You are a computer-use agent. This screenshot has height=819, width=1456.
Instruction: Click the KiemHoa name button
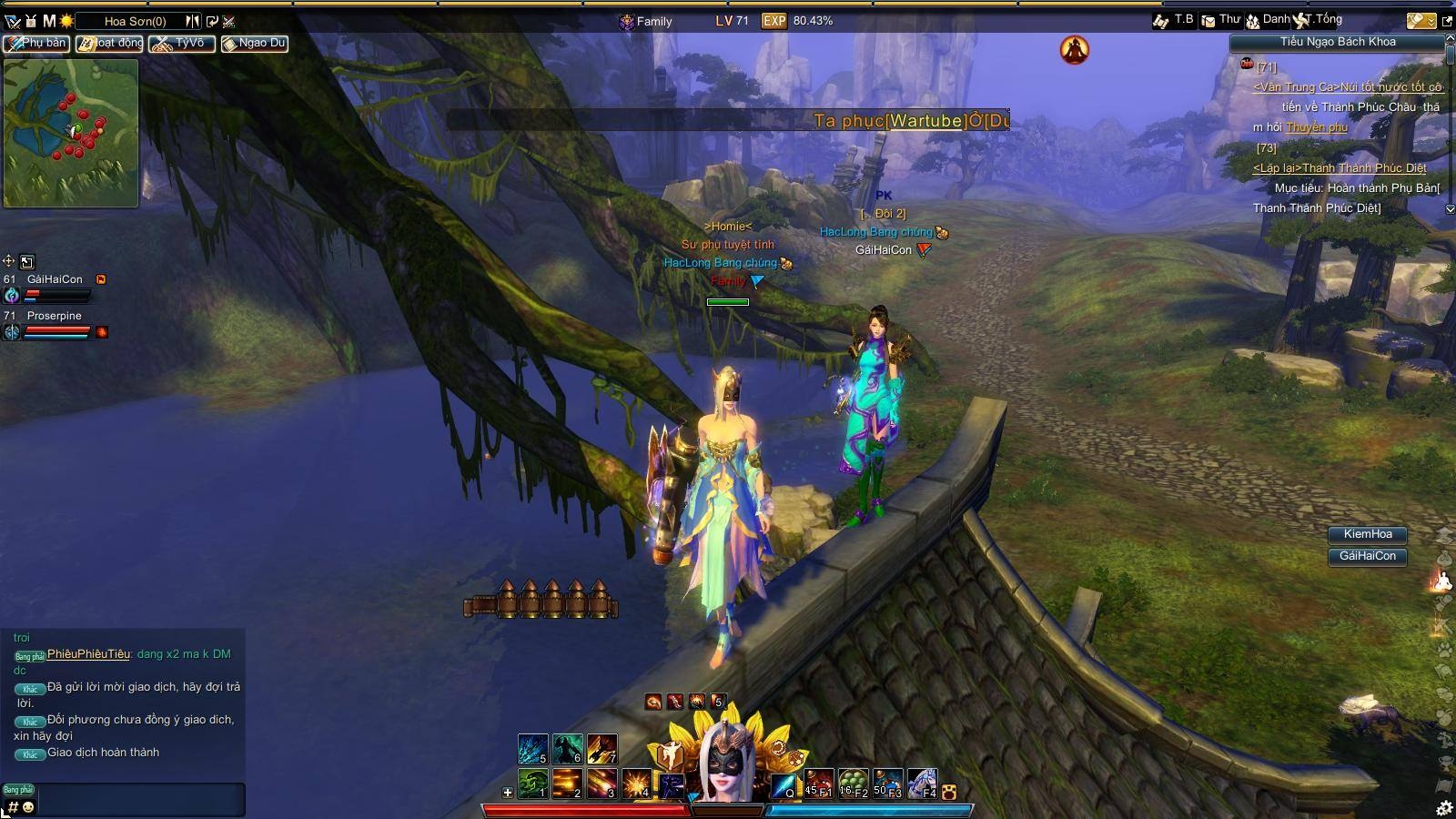1367,534
